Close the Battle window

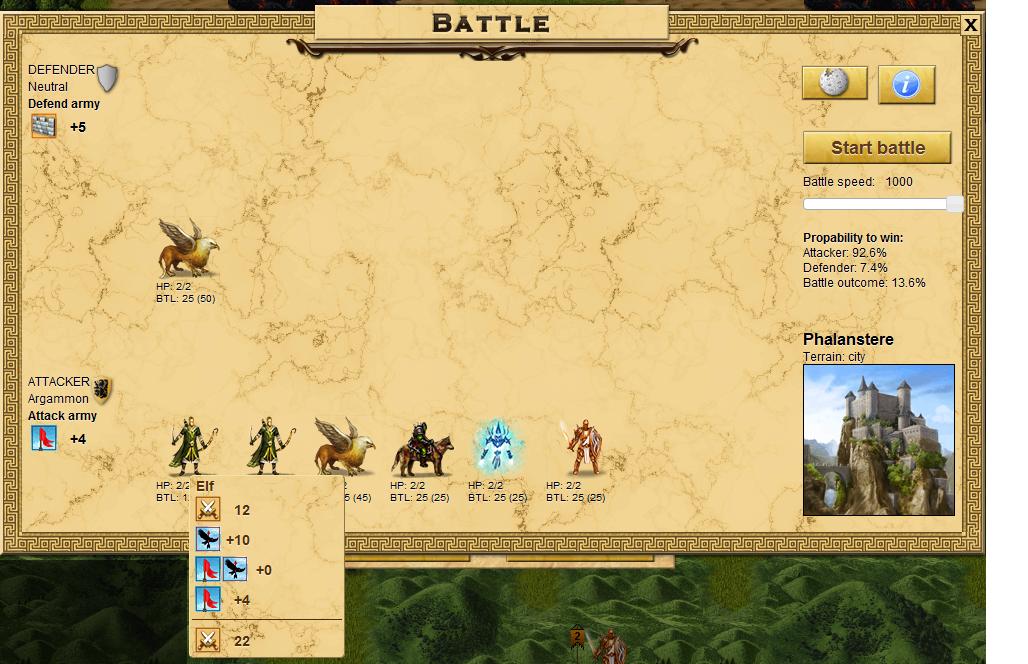[x=970, y=26]
